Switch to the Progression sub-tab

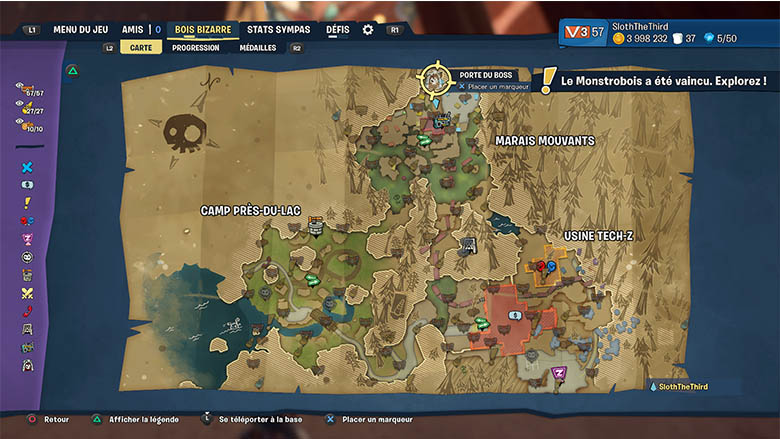[196, 47]
